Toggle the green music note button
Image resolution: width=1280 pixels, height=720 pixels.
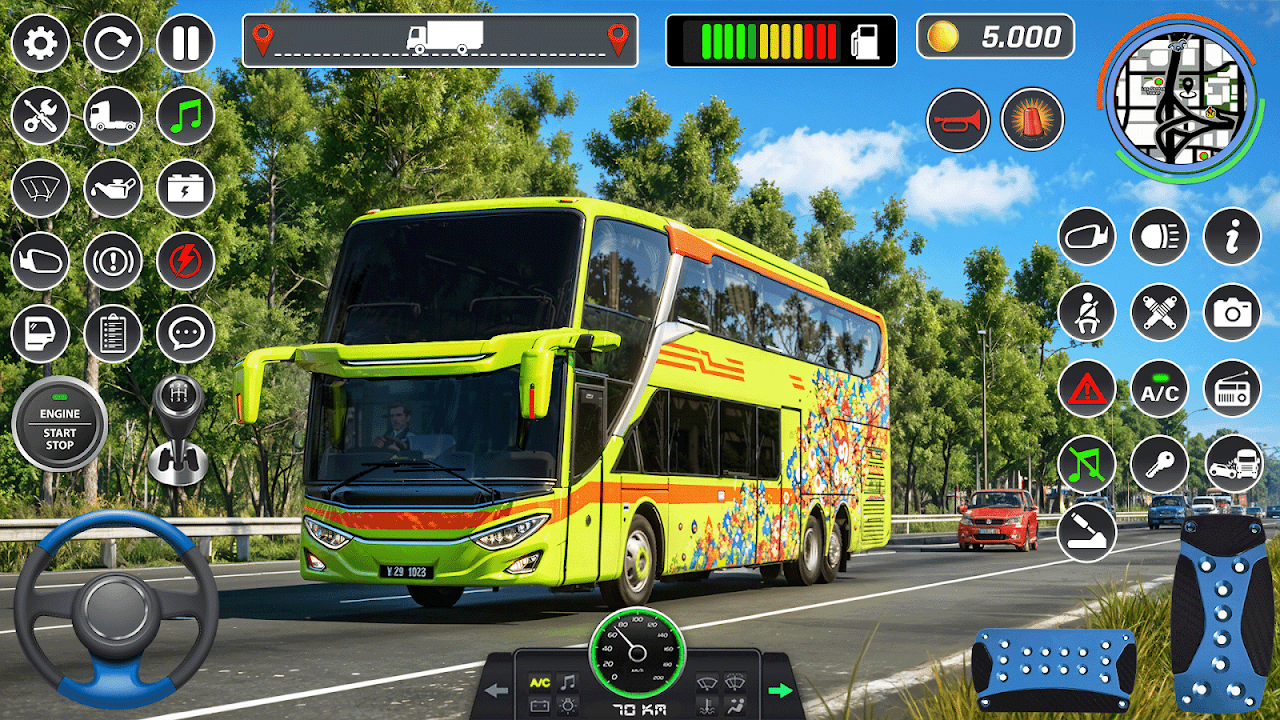(x=185, y=116)
